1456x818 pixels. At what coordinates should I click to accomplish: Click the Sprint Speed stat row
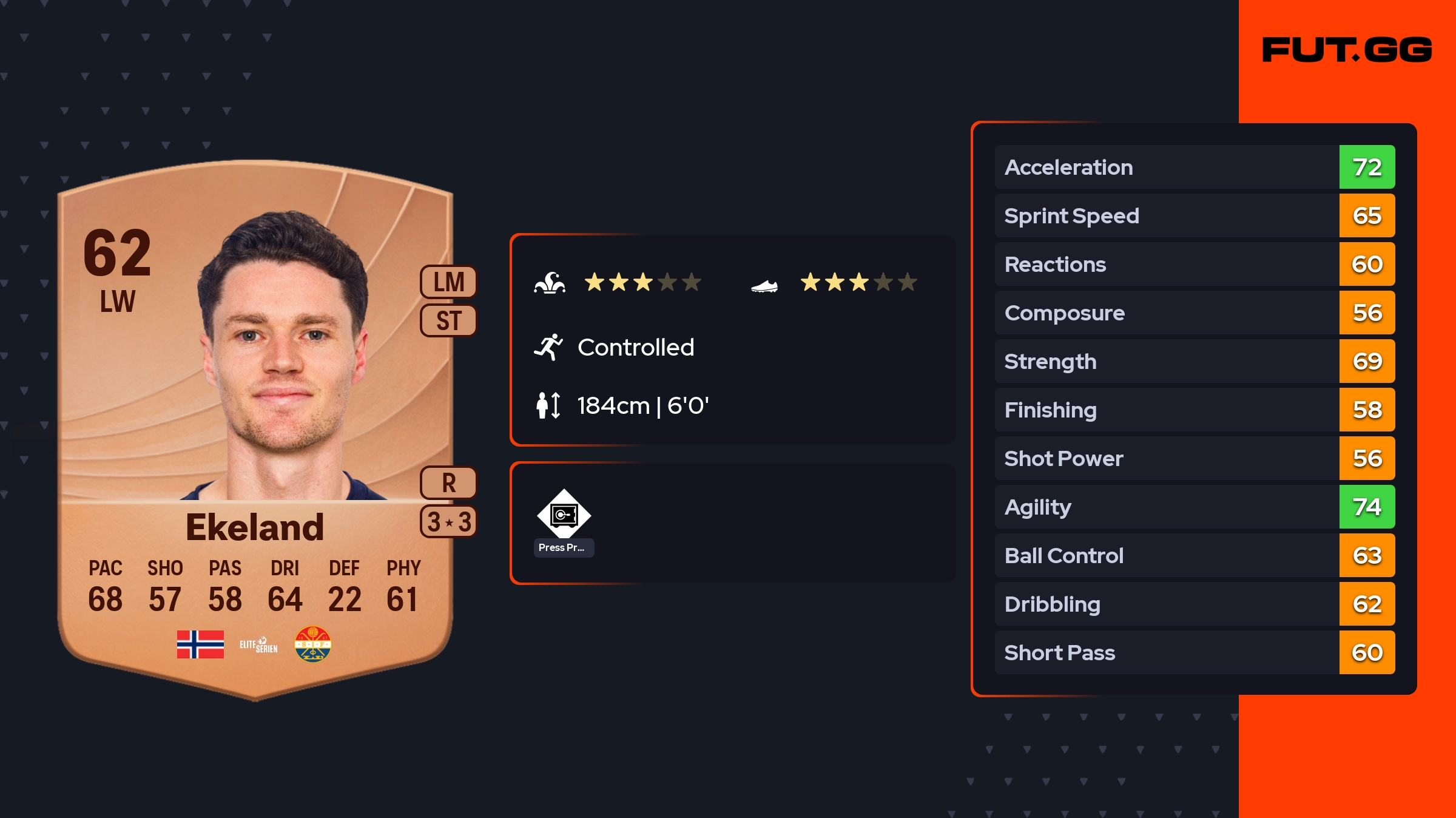(1194, 215)
